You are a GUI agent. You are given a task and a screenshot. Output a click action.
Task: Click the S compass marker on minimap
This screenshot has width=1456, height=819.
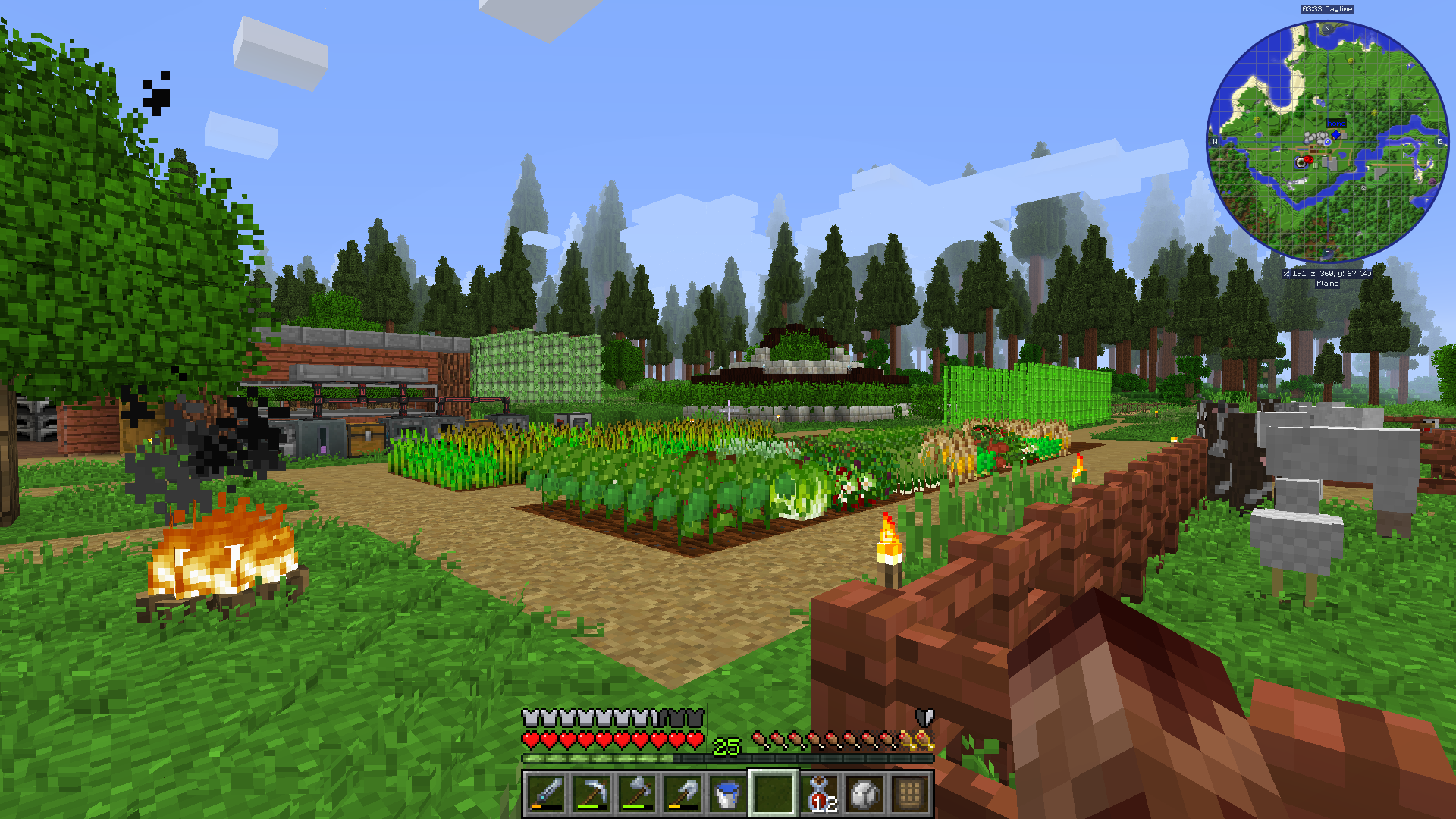tap(1327, 254)
